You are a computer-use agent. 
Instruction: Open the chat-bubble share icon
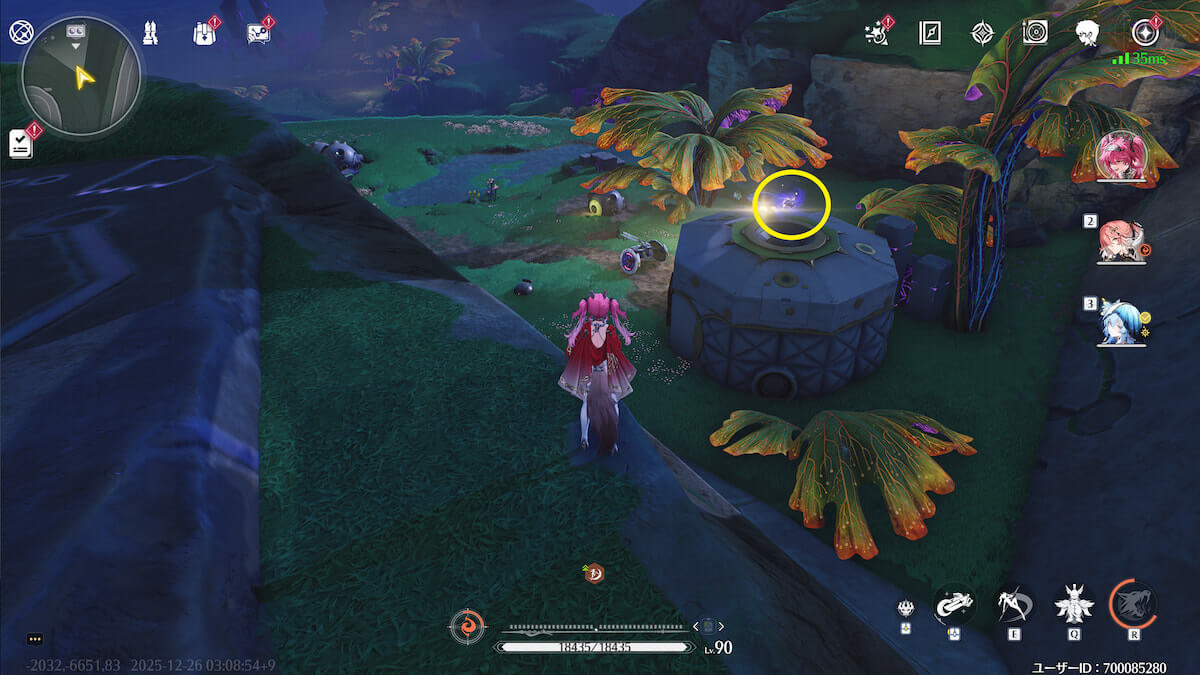pyautogui.click(x=257, y=33)
